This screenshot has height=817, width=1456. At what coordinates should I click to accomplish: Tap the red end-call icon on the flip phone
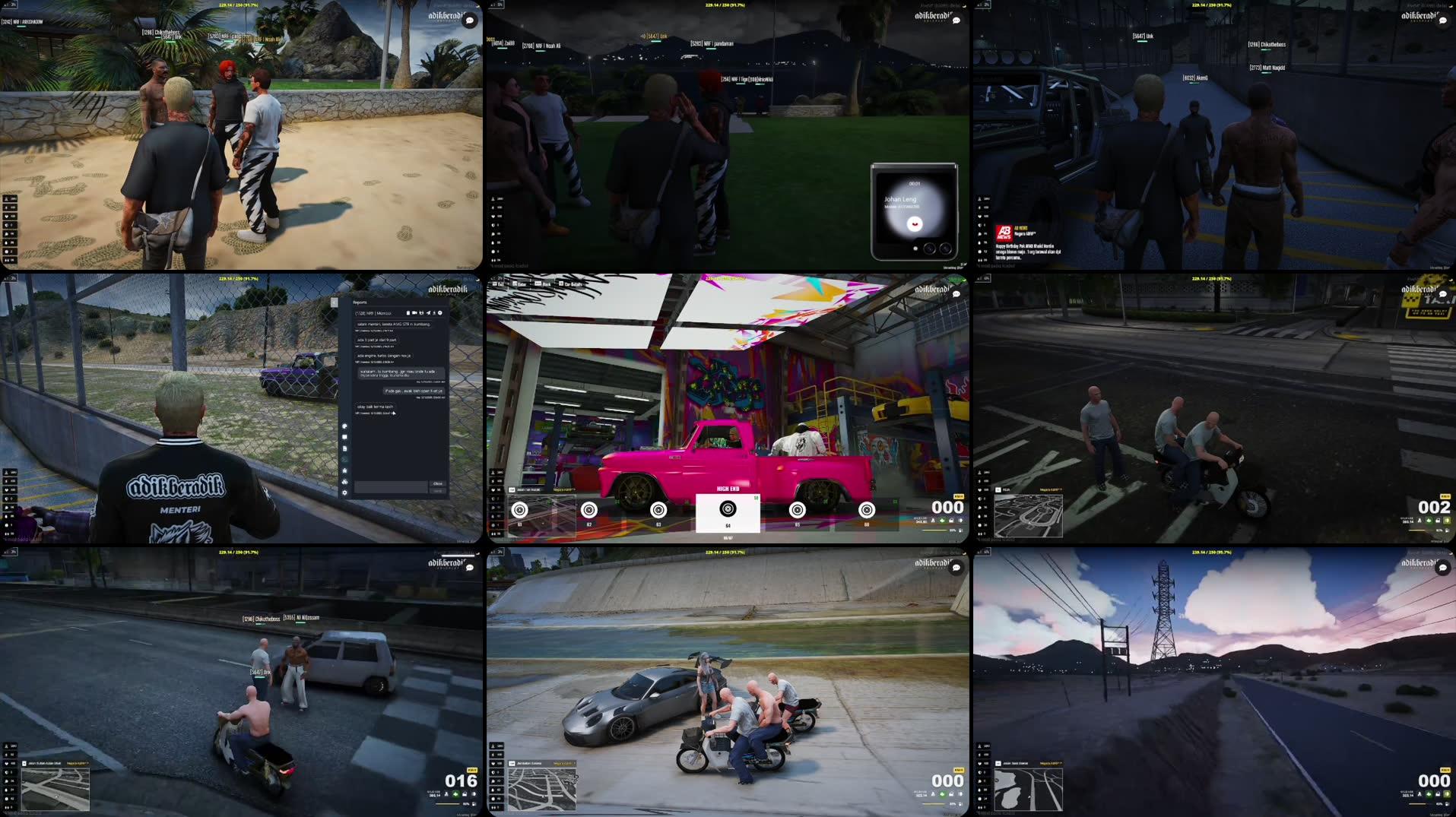tap(915, 224)
